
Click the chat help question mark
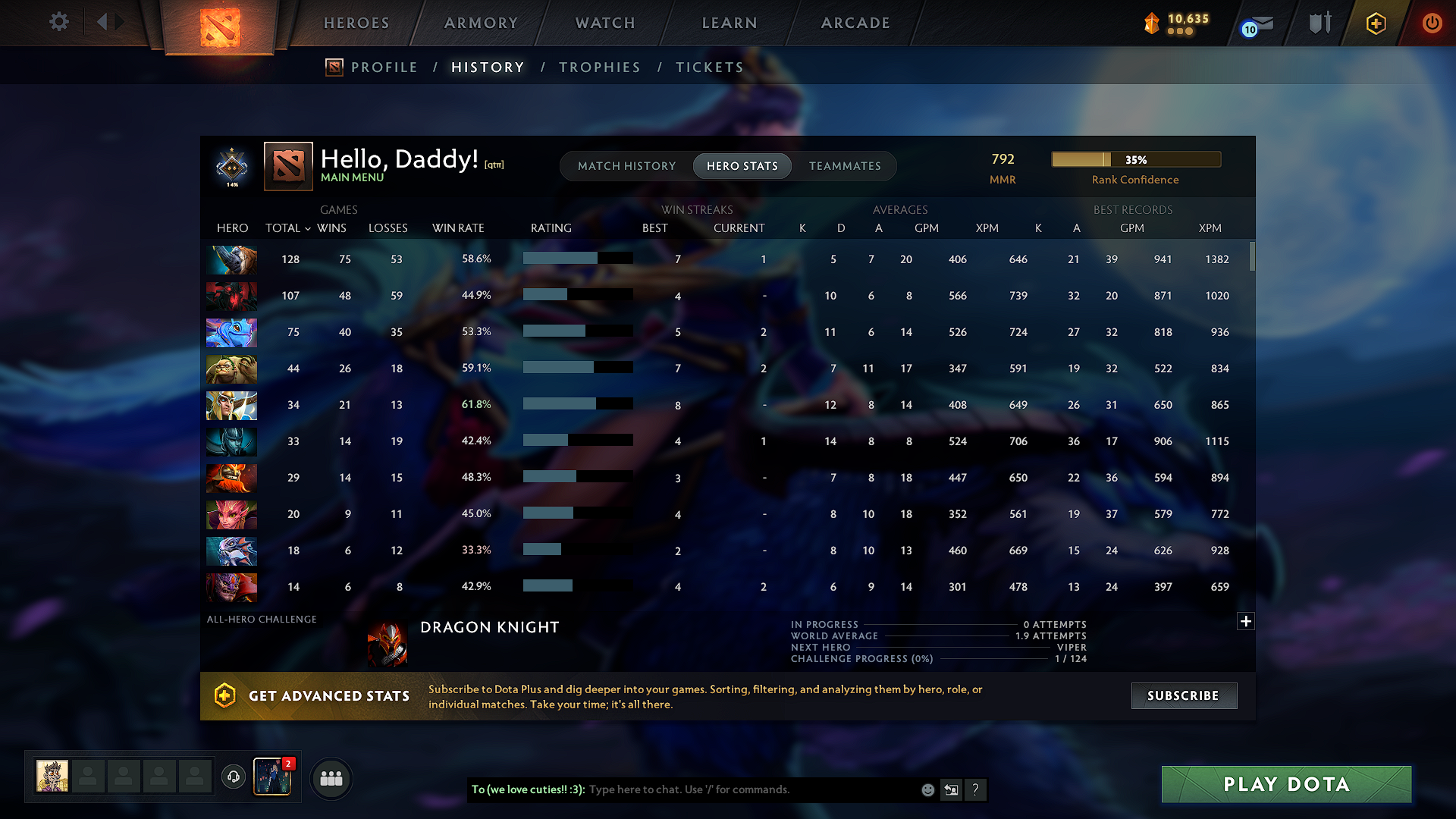976,789
